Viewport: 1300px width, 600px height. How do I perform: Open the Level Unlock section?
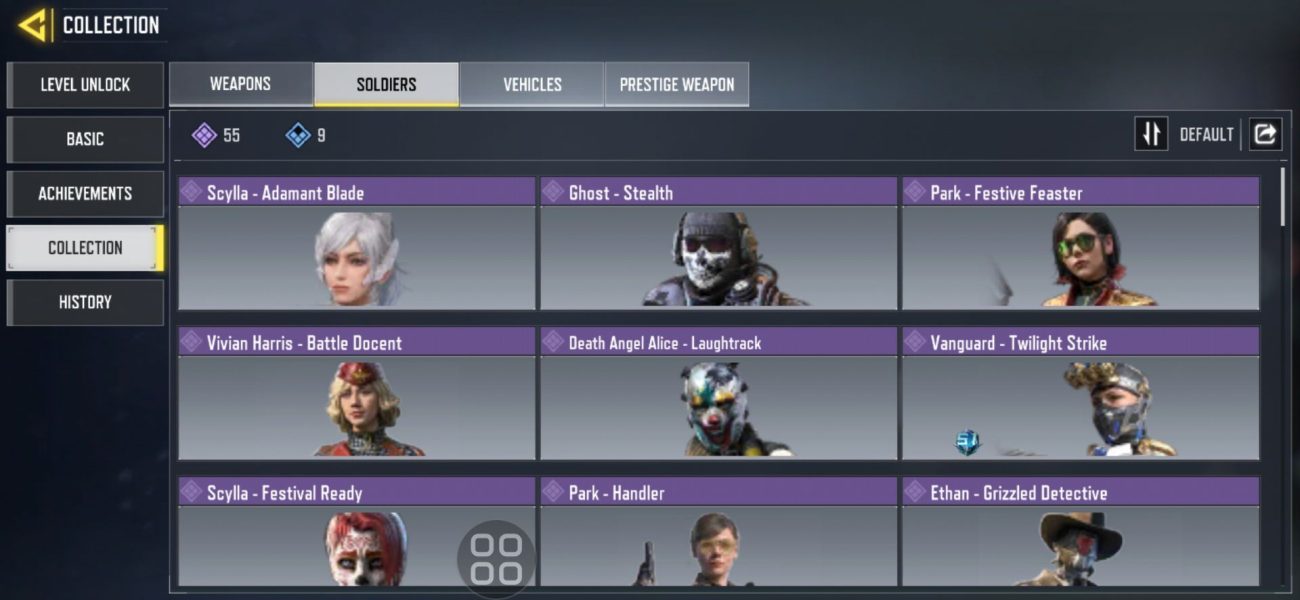point(85,85)
